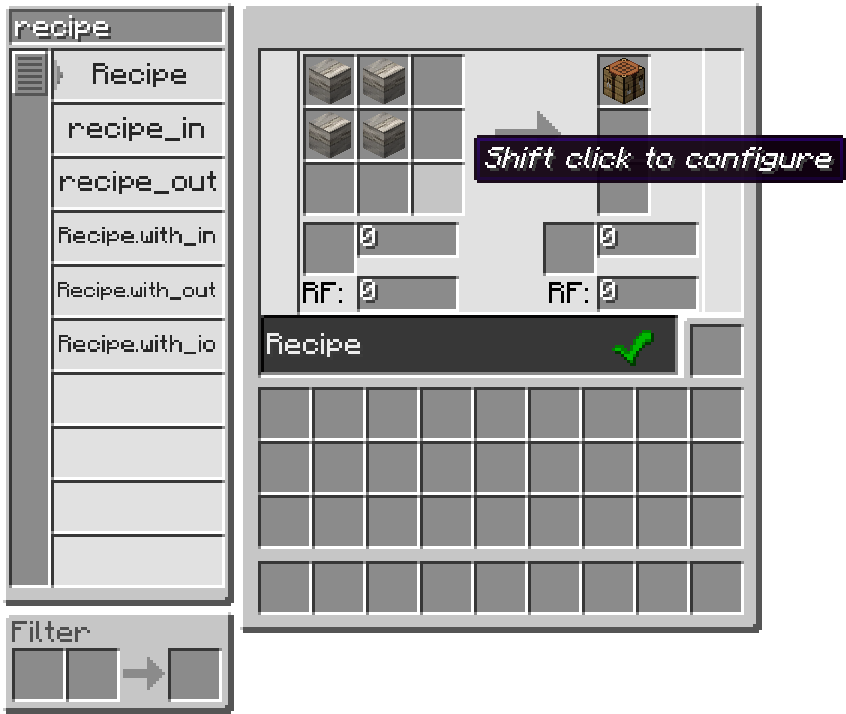
Task: Click the green checkmark on Recipe bar
Action: [x=632, y=347]
